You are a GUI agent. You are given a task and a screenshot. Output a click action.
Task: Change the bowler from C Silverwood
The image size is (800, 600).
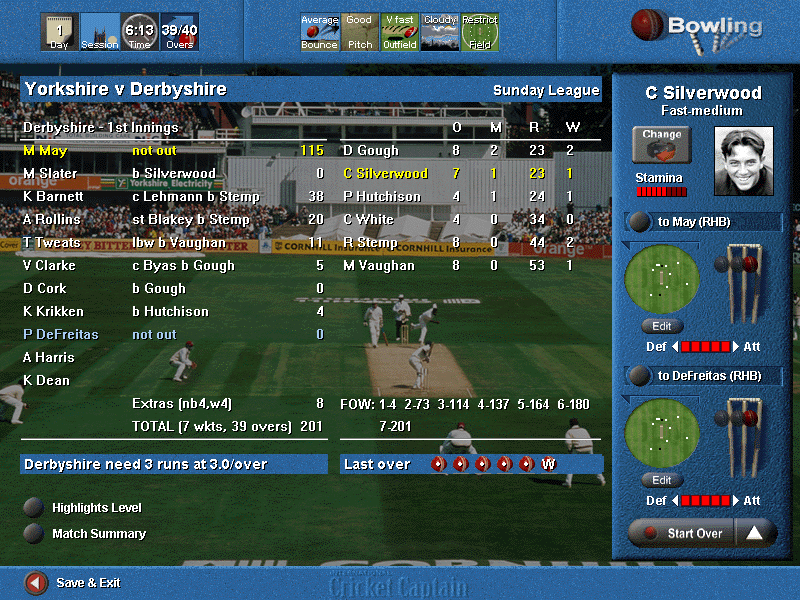pyautogui.click(x=662, y=144)
